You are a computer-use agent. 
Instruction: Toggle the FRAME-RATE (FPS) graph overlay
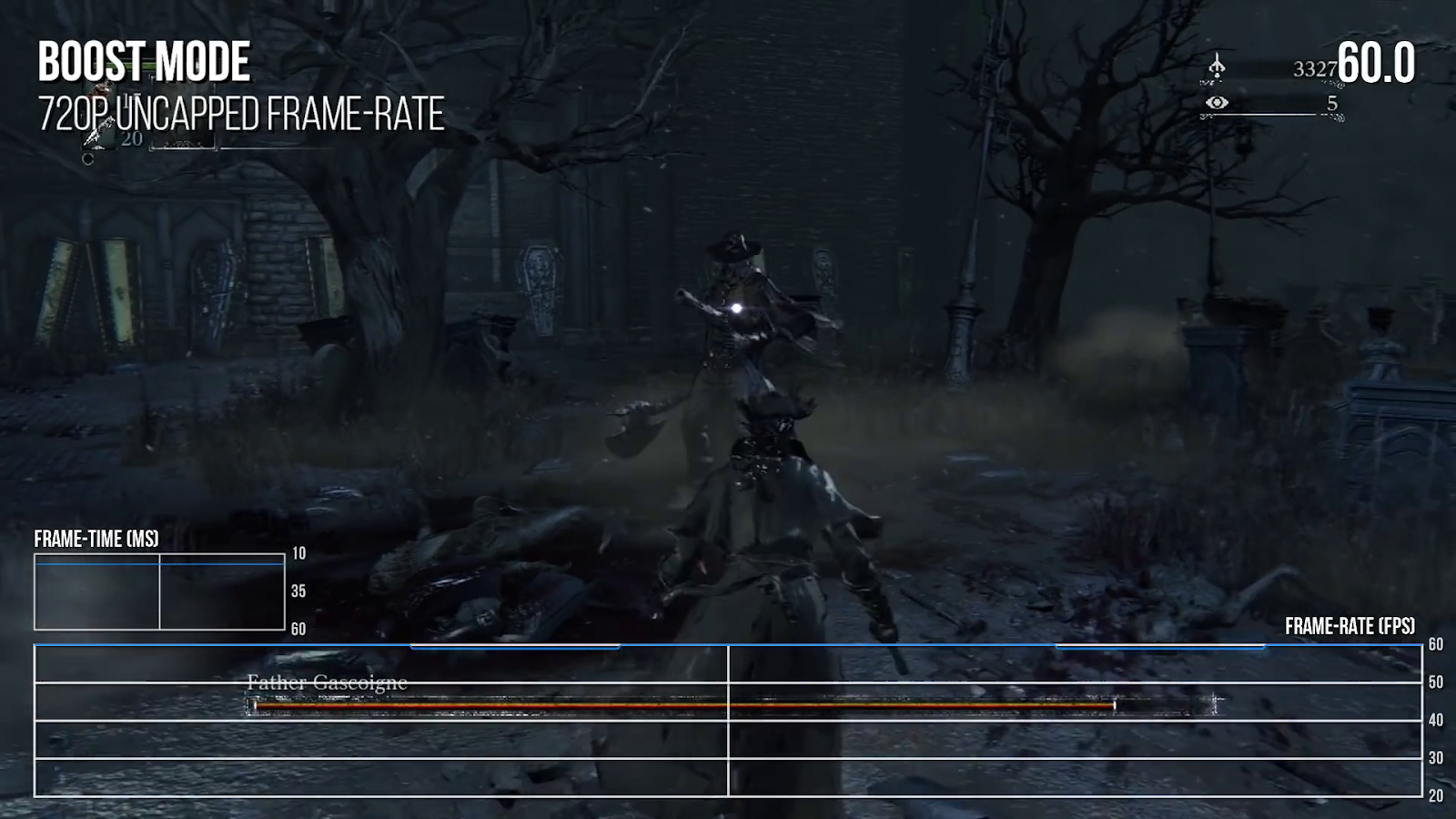click(x=1349, y=626)
